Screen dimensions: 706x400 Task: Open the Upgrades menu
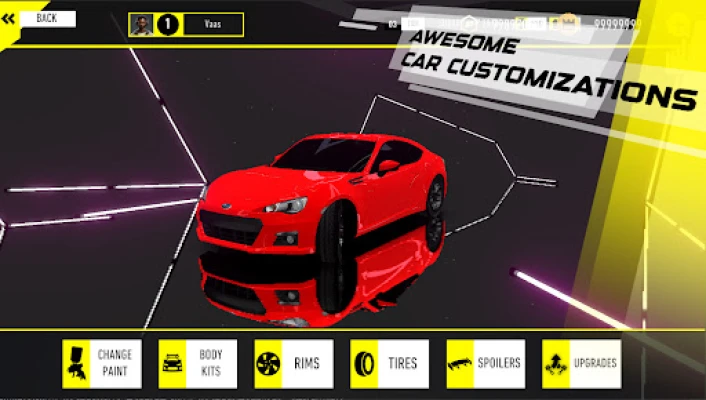581,363
